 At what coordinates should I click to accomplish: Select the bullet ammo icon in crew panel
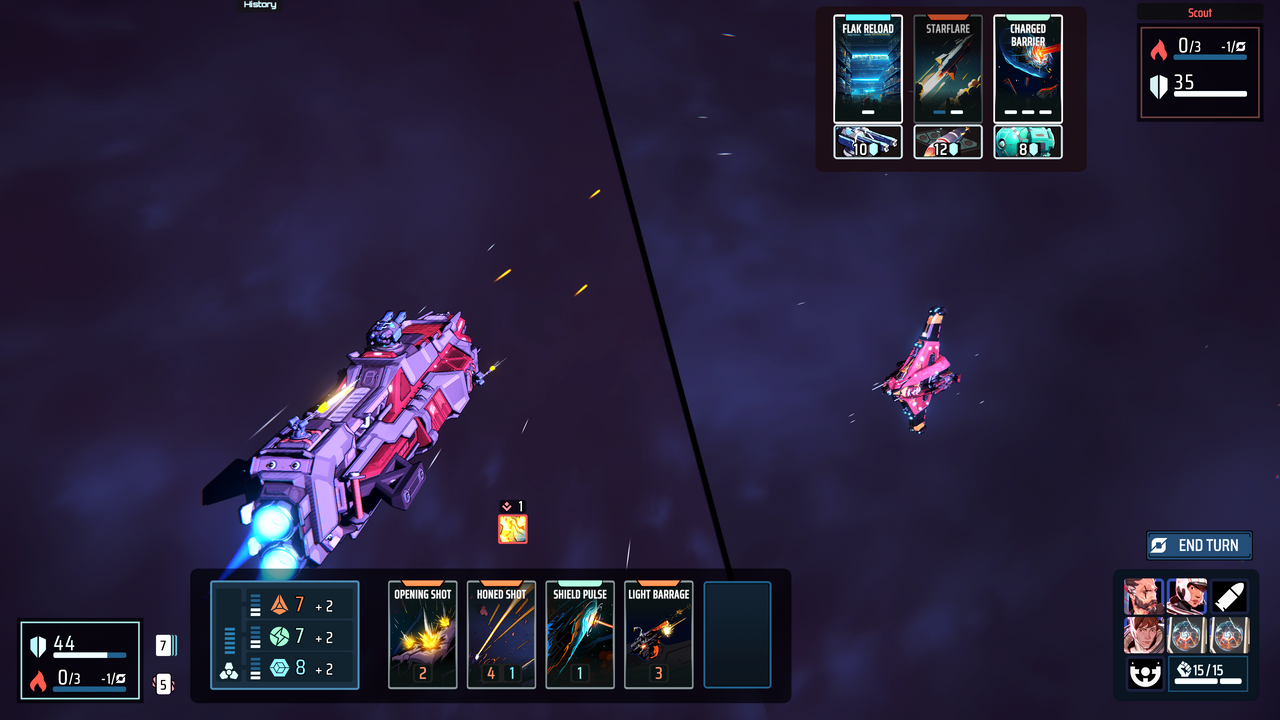point(1228,596)
